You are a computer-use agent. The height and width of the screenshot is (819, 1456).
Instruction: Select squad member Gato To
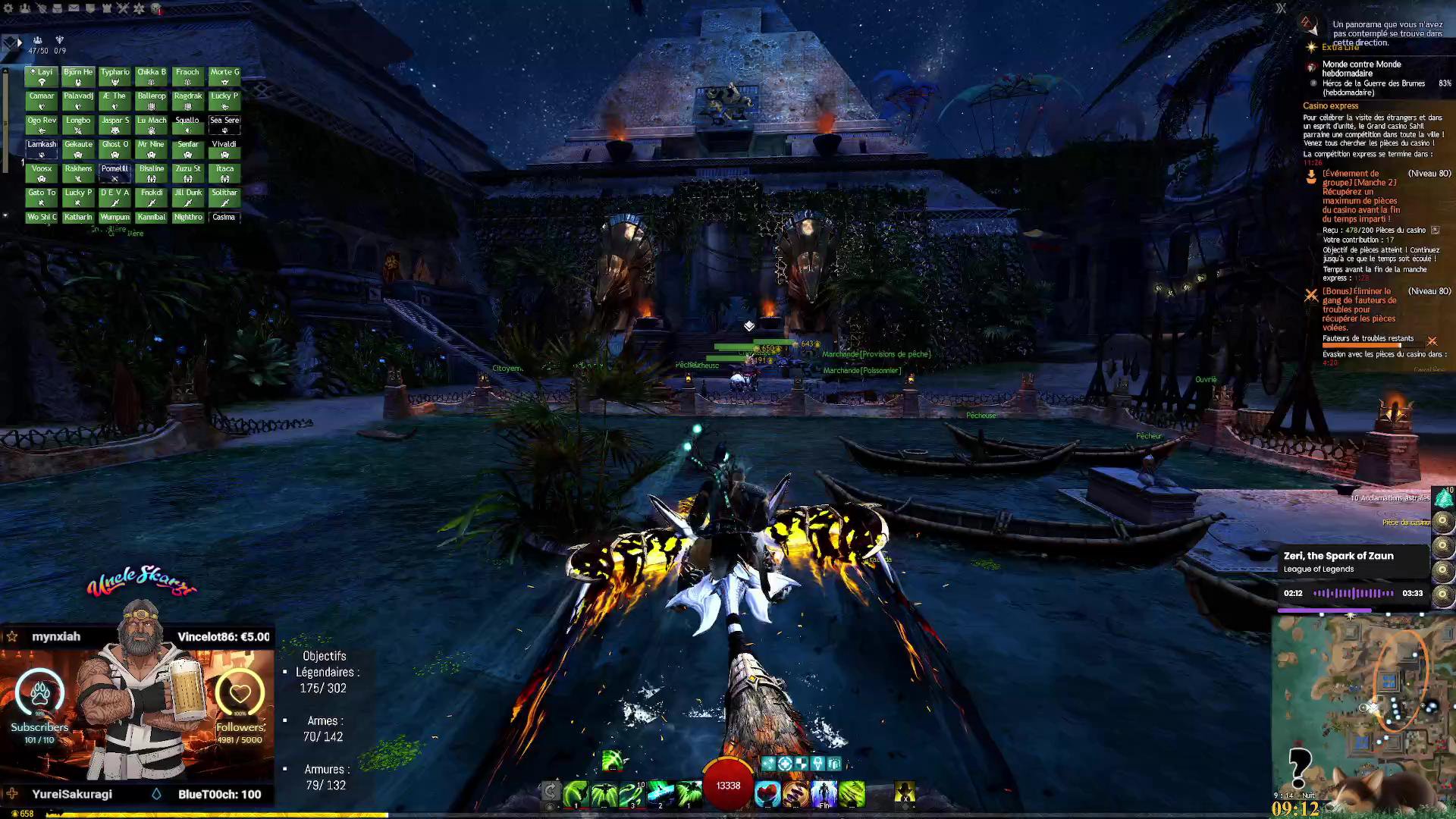(x=42, y=197)
